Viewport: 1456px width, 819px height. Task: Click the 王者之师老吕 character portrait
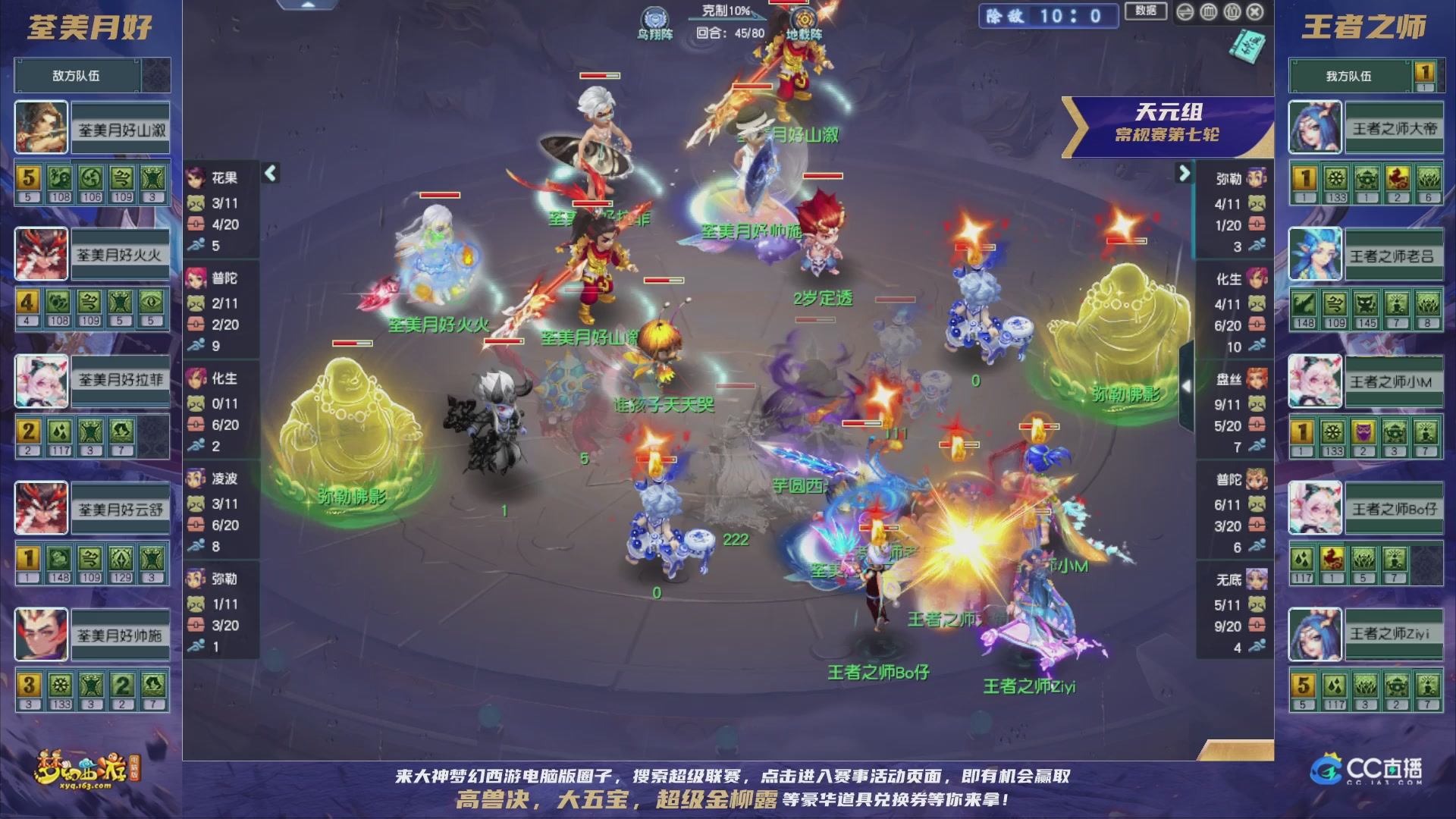click(1316, 254)
